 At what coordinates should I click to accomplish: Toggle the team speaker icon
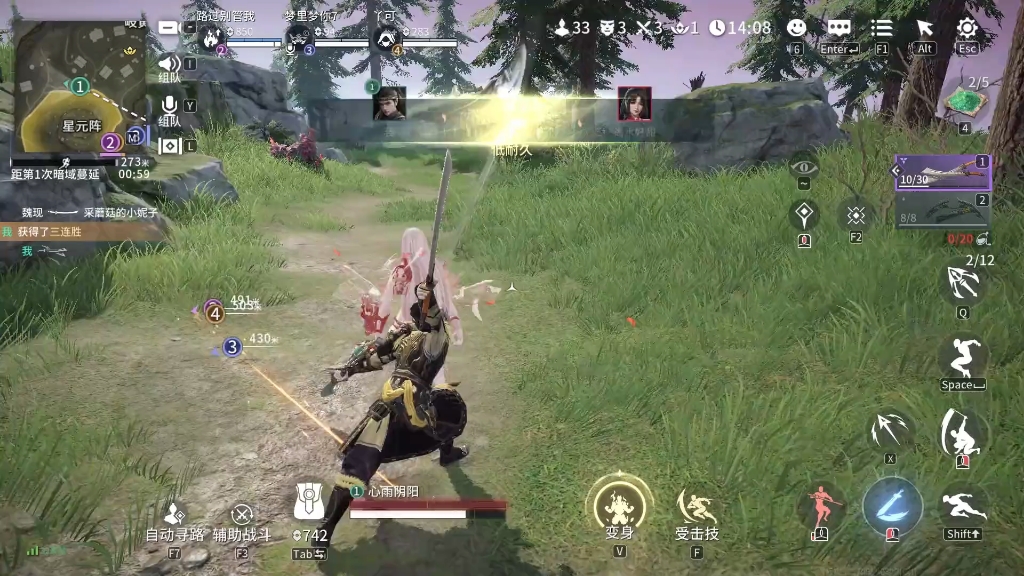(169, 65)
